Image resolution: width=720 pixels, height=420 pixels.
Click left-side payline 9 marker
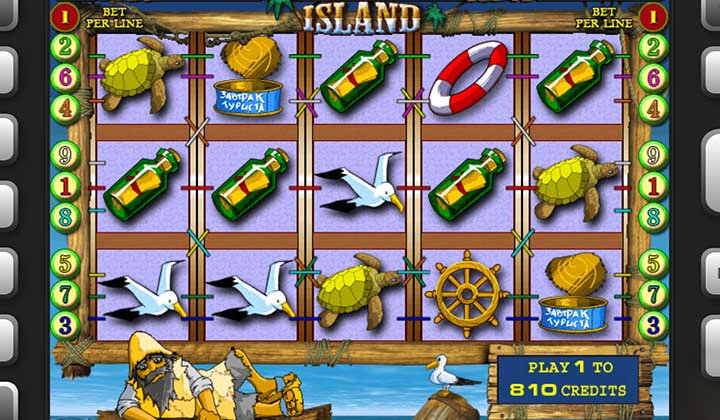coord(66,155)
